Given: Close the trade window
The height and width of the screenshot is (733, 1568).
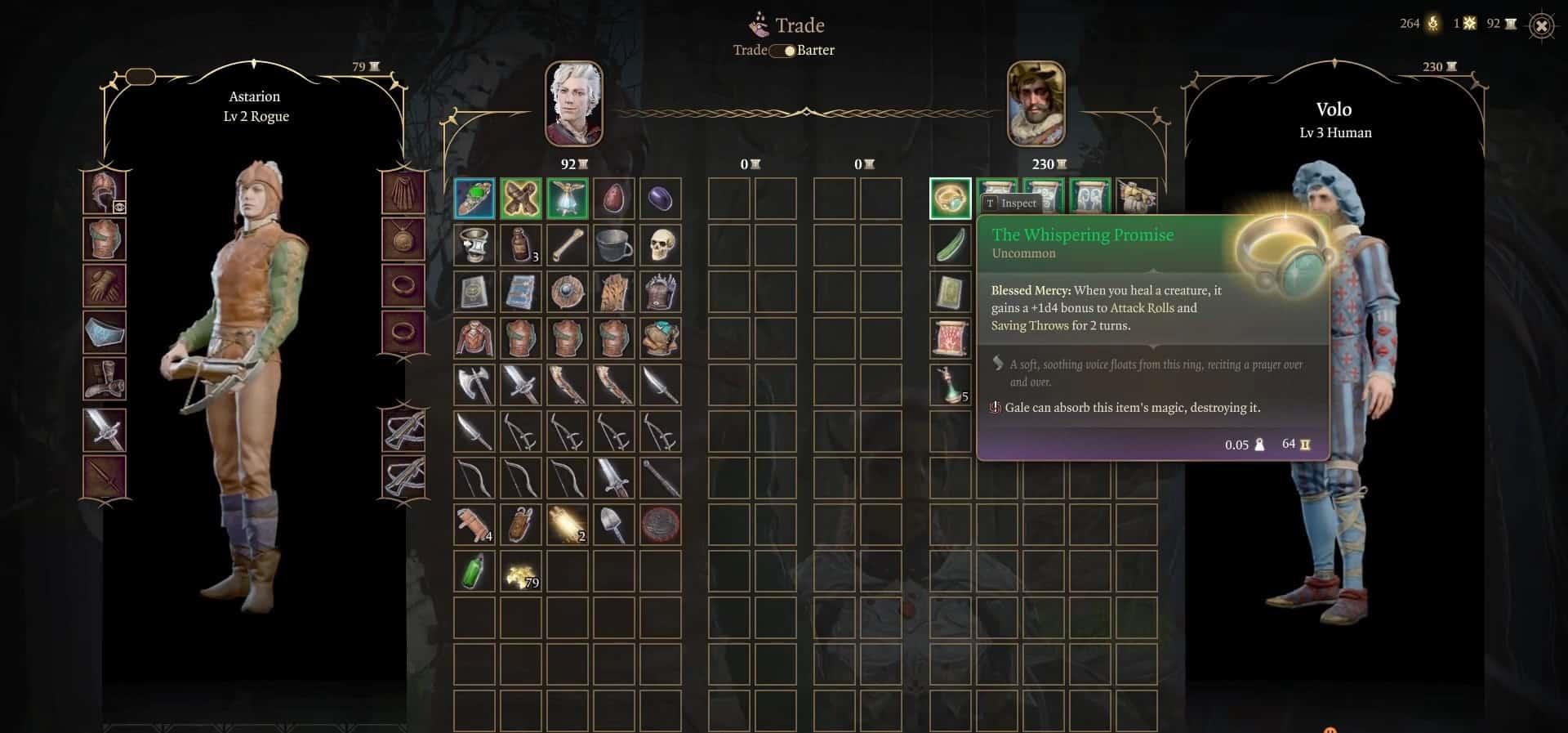Looking at the screenshot, I should pyautogui.click(x=1541, y=26).
